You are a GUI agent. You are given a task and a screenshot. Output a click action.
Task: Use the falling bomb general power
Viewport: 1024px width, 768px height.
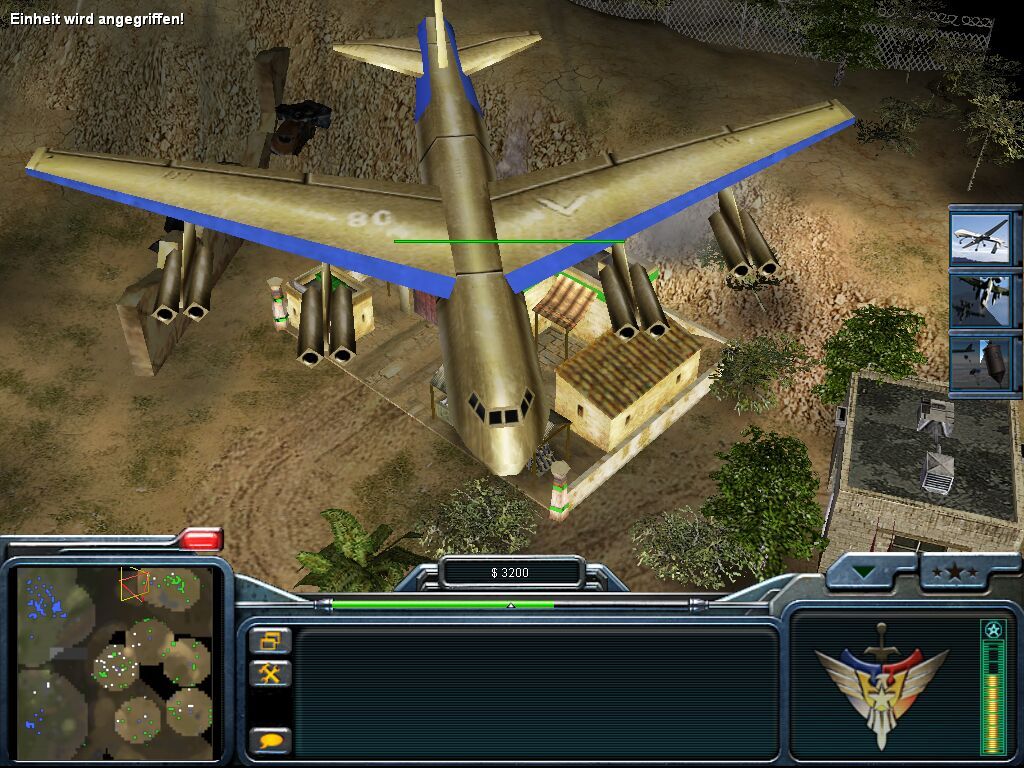point(980,362)
